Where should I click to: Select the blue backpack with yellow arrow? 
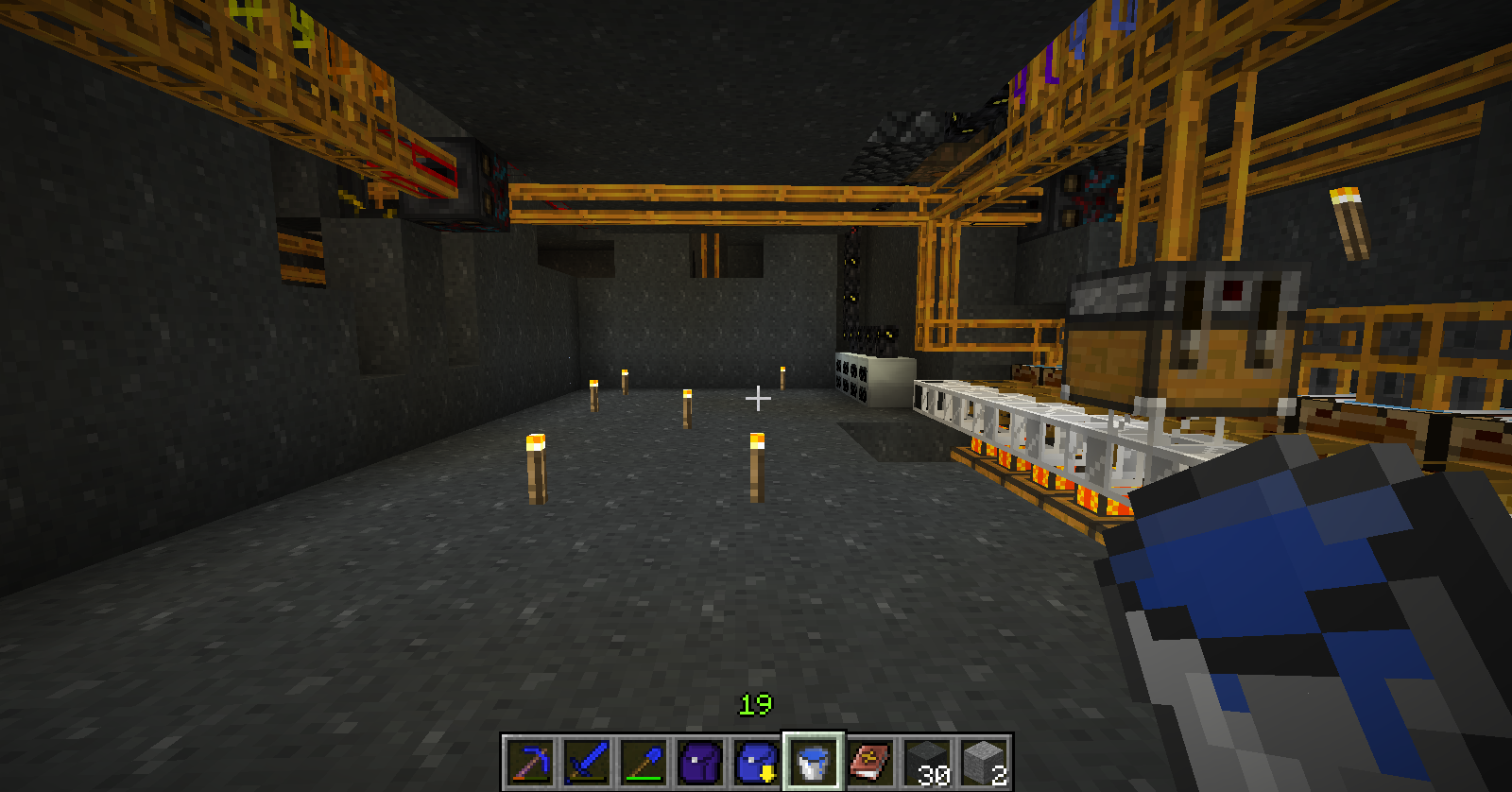[x=756, y=762]
